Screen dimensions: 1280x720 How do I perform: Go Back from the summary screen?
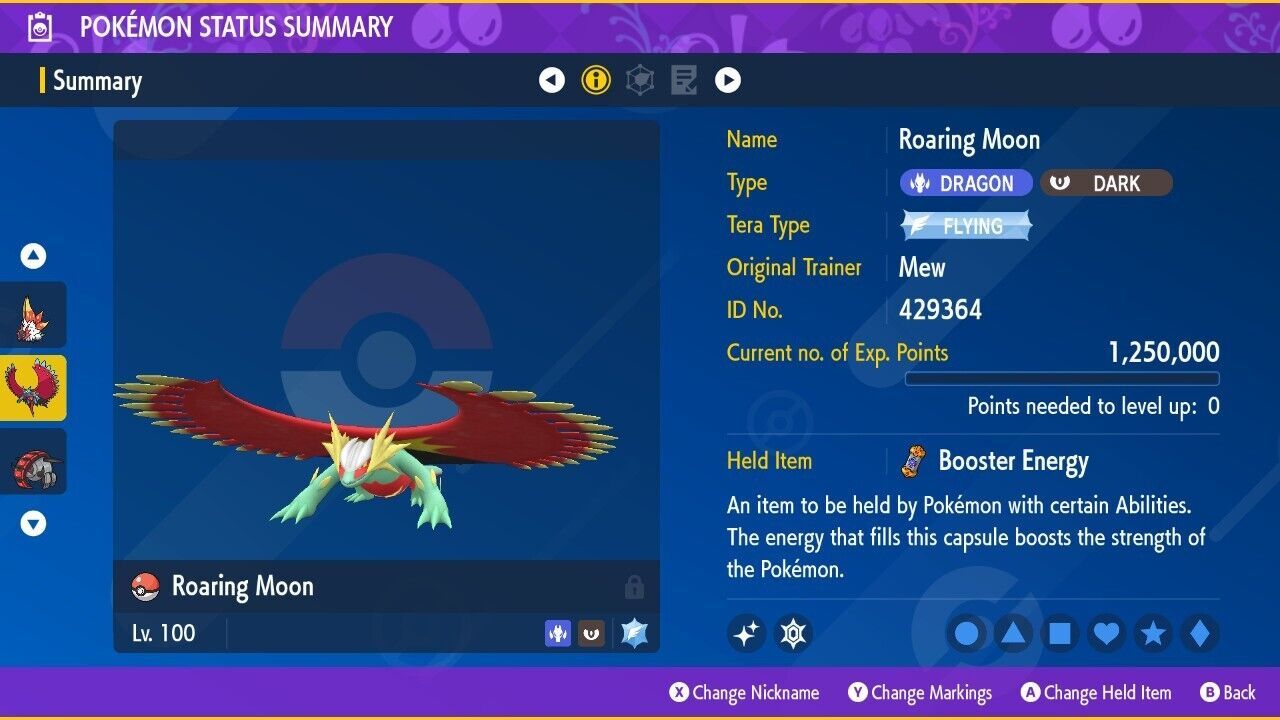coord(1228,693)
